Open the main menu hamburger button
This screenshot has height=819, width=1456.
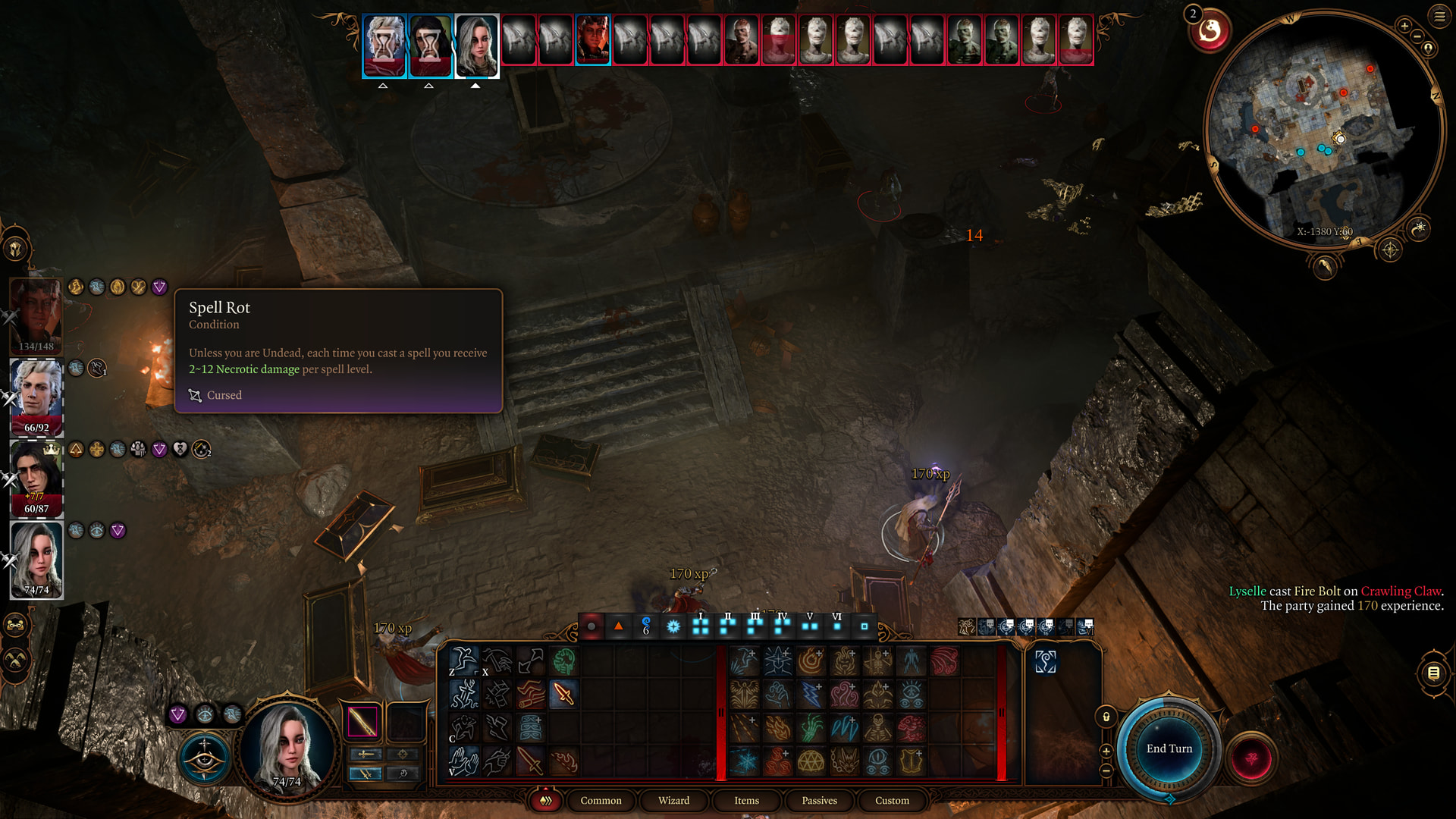(x=1439, y=16)
